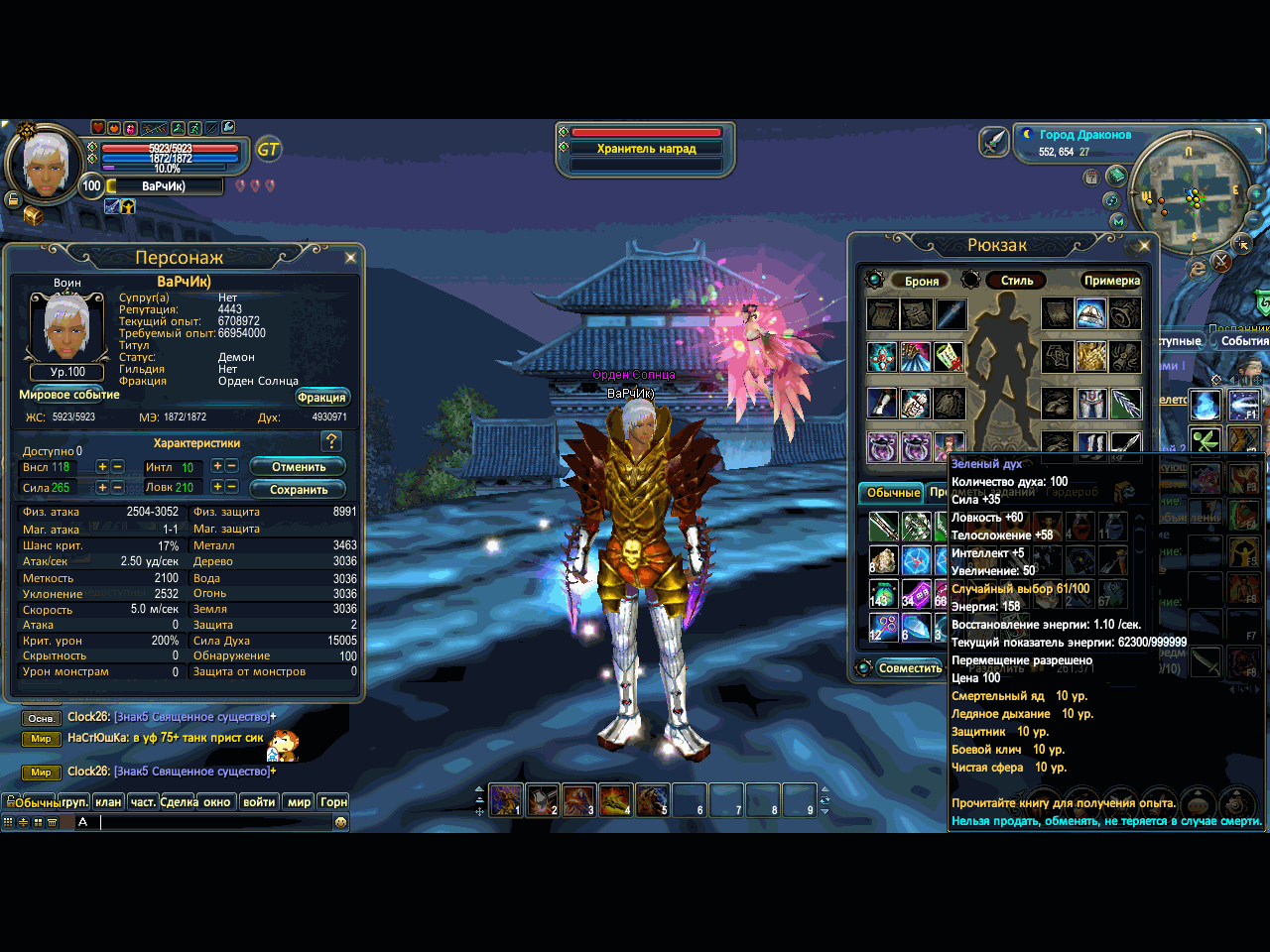Screen dimensions: 1270x952
Task: Click the GT round button
Action: [x=268, y=150]
